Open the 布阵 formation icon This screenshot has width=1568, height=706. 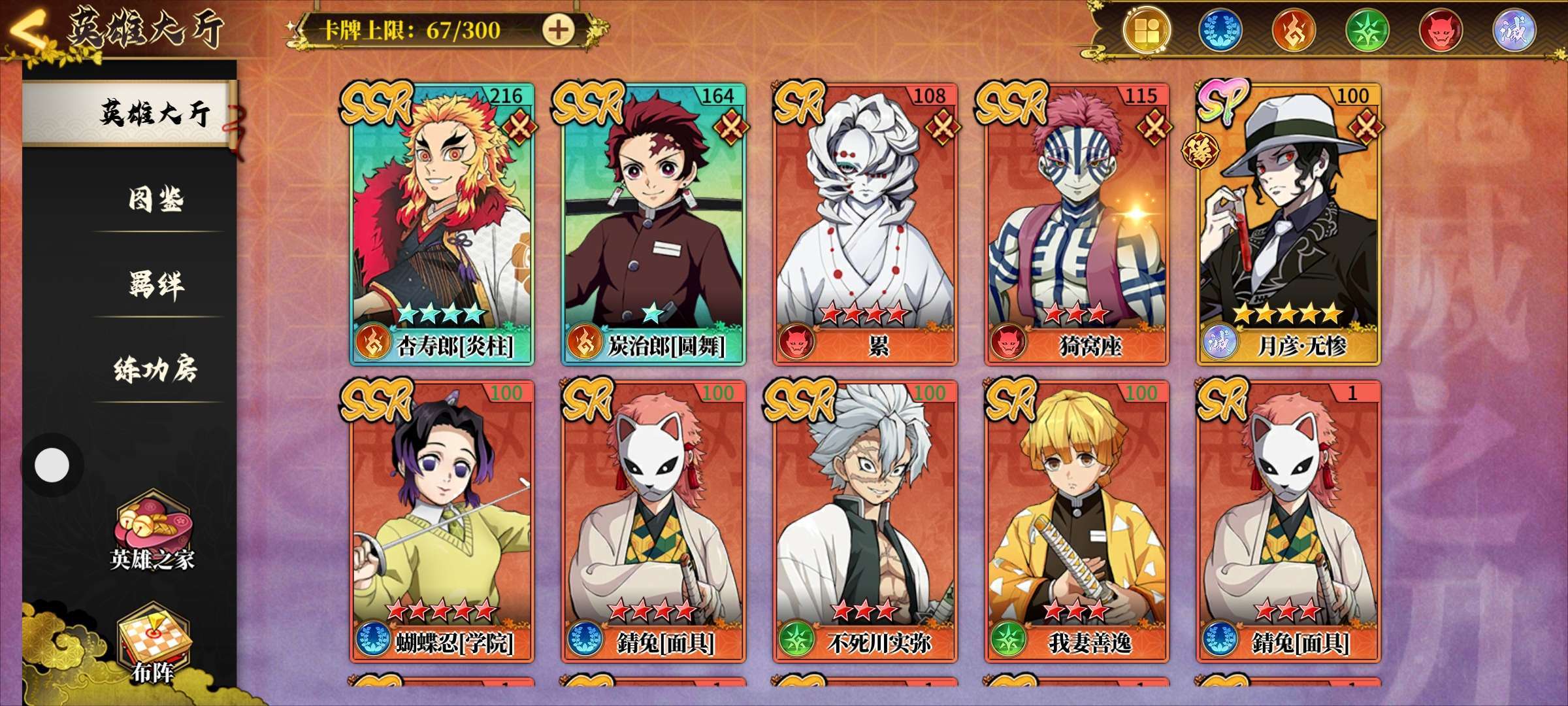pos(153,644)
